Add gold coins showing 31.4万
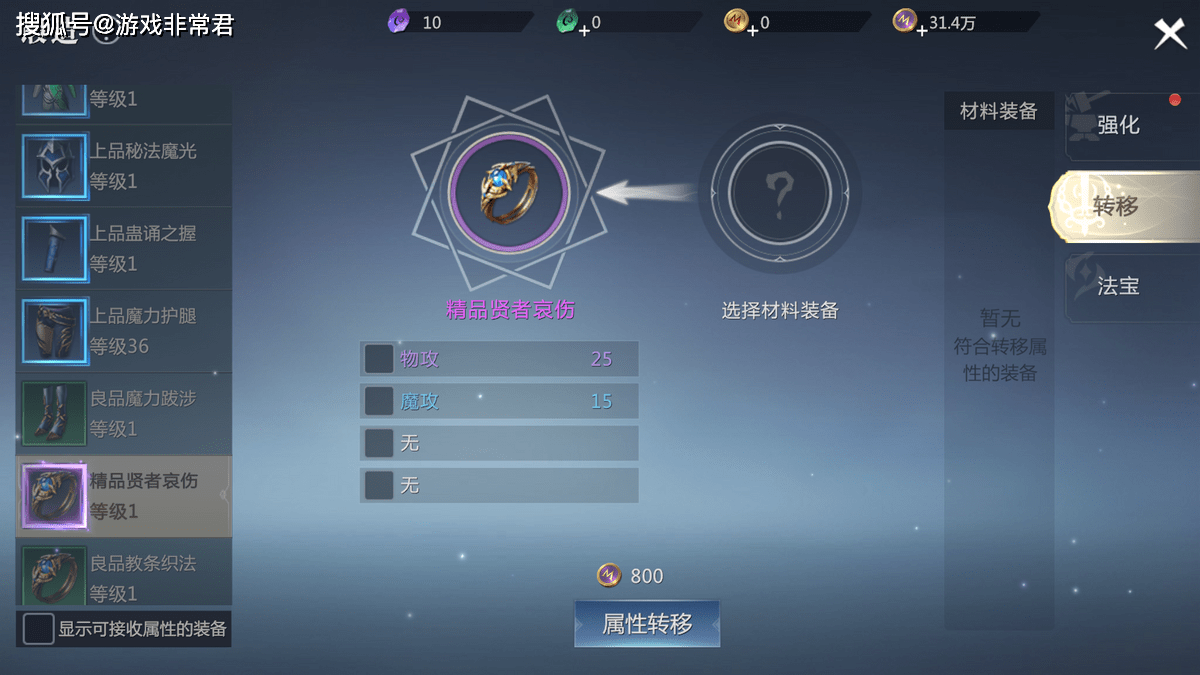Screen dimensions: 1200x675 click(922, 30)
